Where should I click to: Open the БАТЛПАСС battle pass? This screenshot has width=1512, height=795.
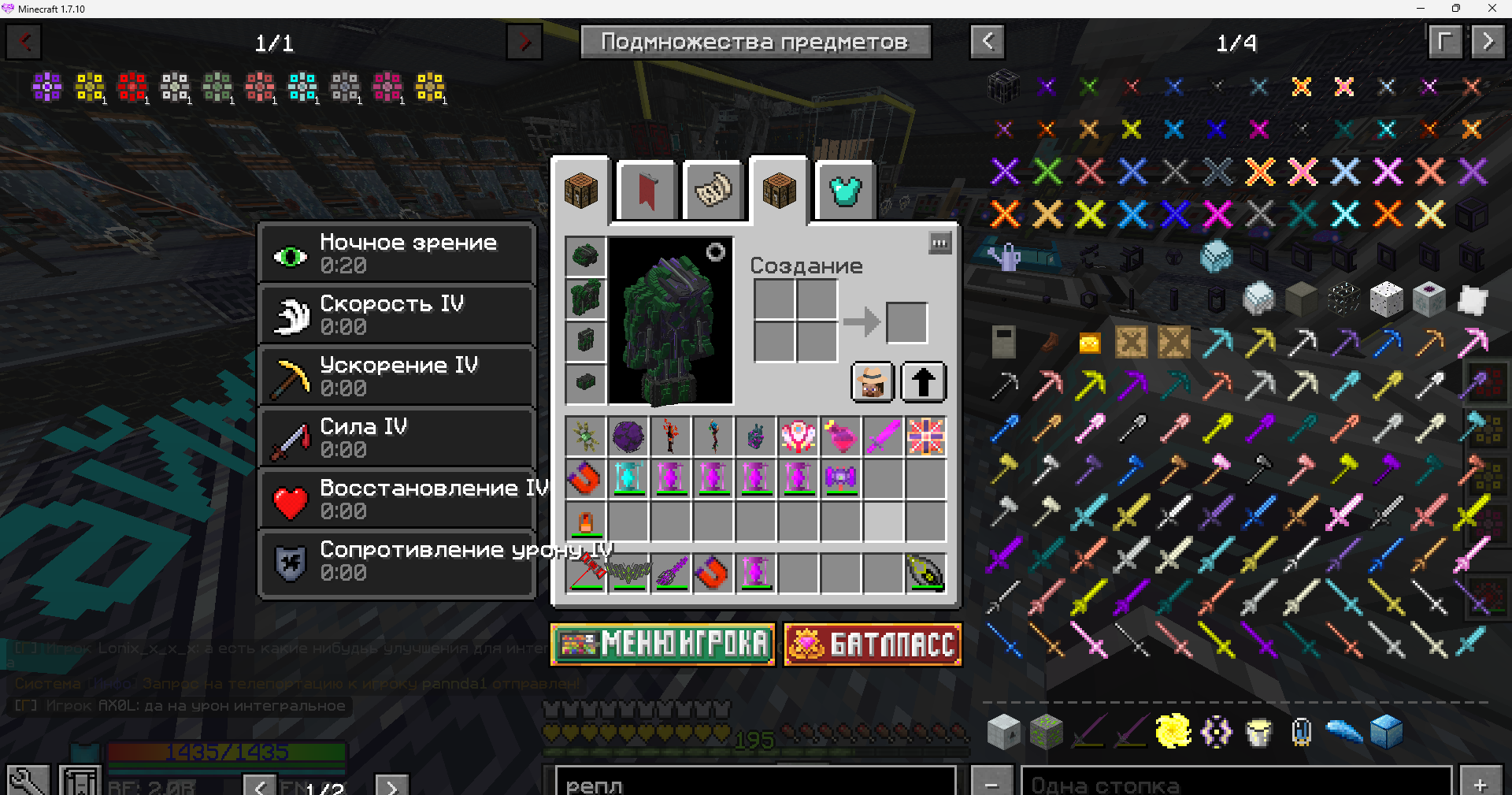pos(873,645)
